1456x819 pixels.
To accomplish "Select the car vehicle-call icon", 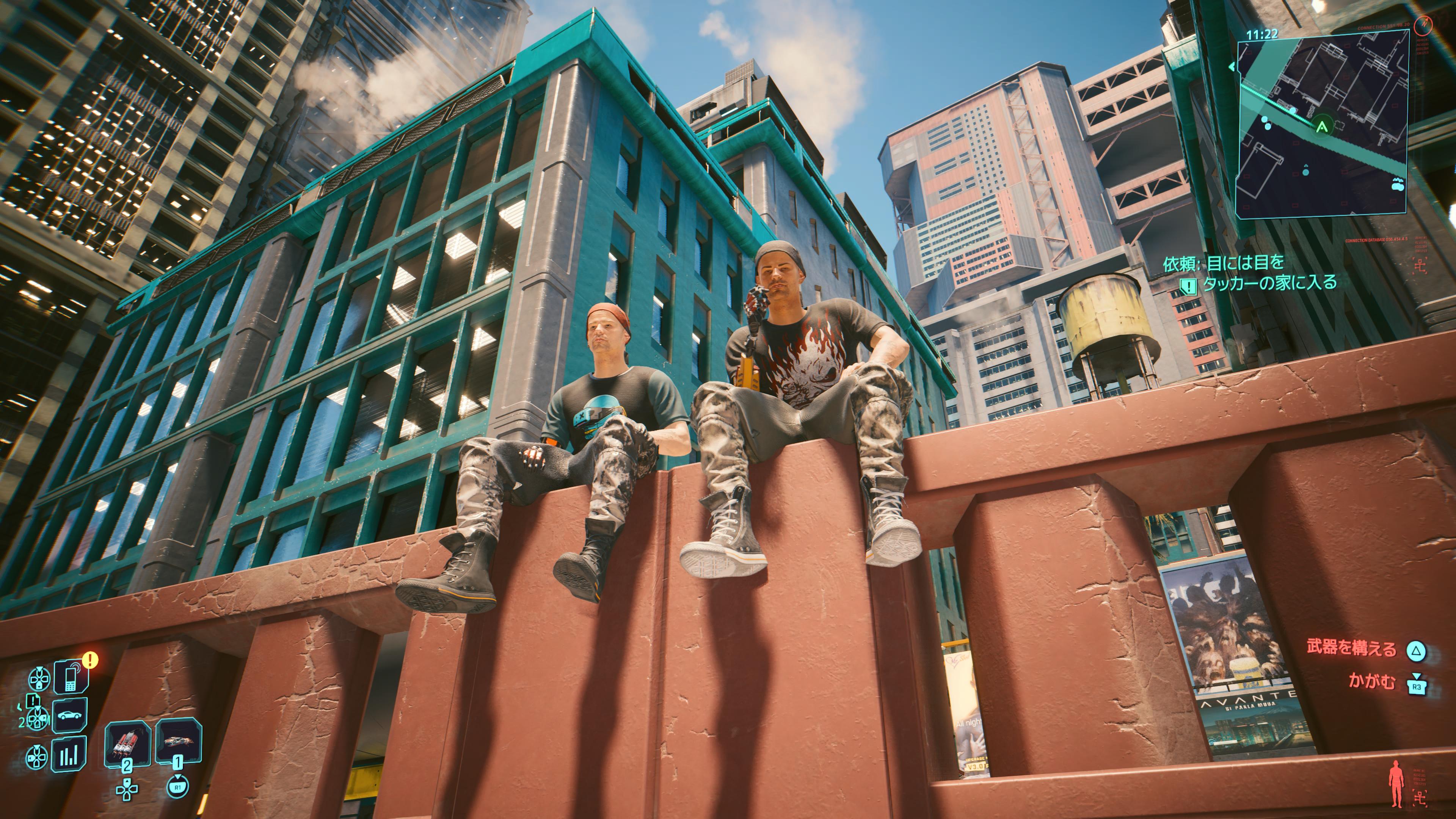I will click(69, 715).
